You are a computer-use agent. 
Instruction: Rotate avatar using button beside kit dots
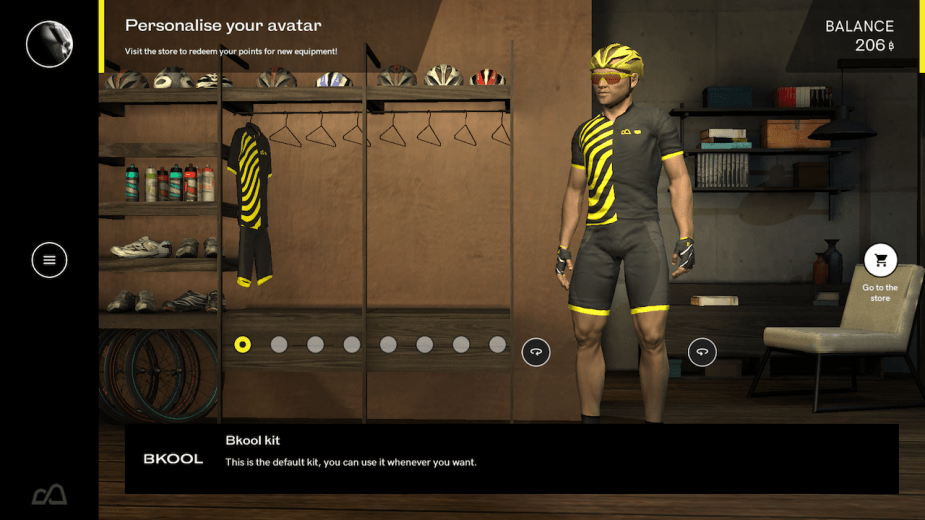tap(536, 351)
